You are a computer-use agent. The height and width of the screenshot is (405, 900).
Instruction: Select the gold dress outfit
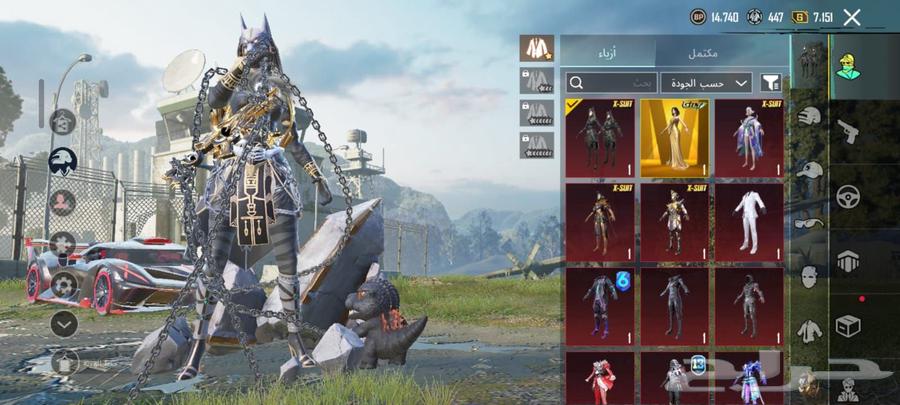coord(674,138)
